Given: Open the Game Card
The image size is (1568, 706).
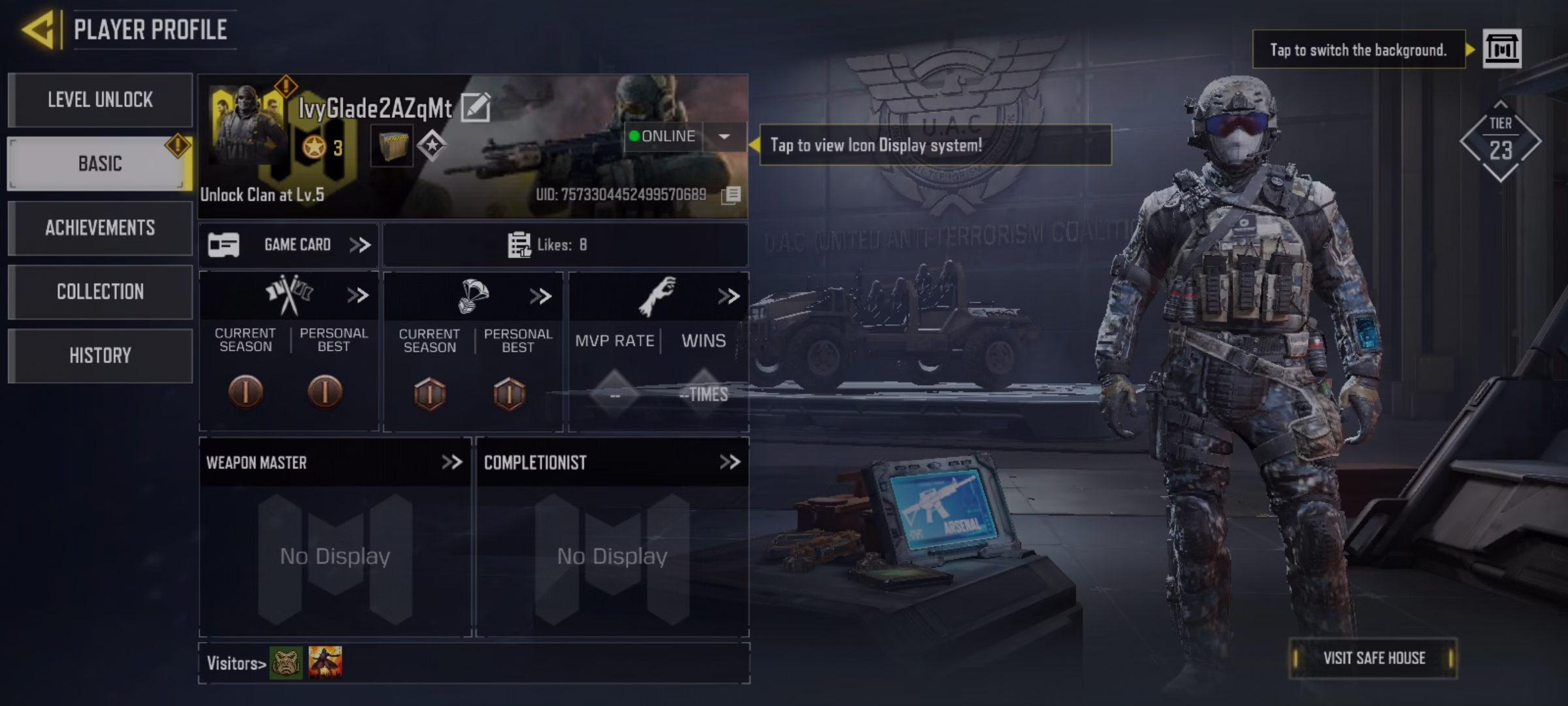Looking at the screenshot, I should (x=289, y=245).
